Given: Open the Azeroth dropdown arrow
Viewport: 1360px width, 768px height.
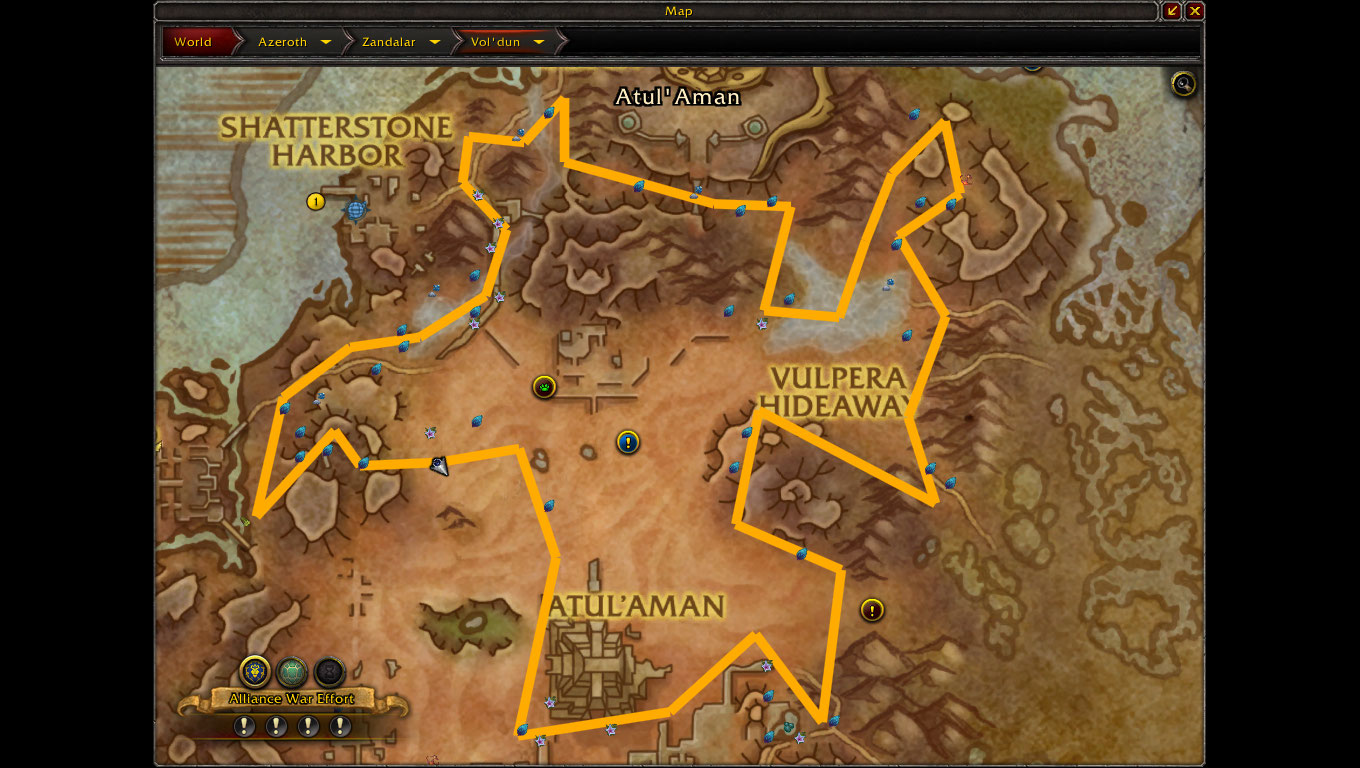Looking at the screenshot, I should point(326,42).
